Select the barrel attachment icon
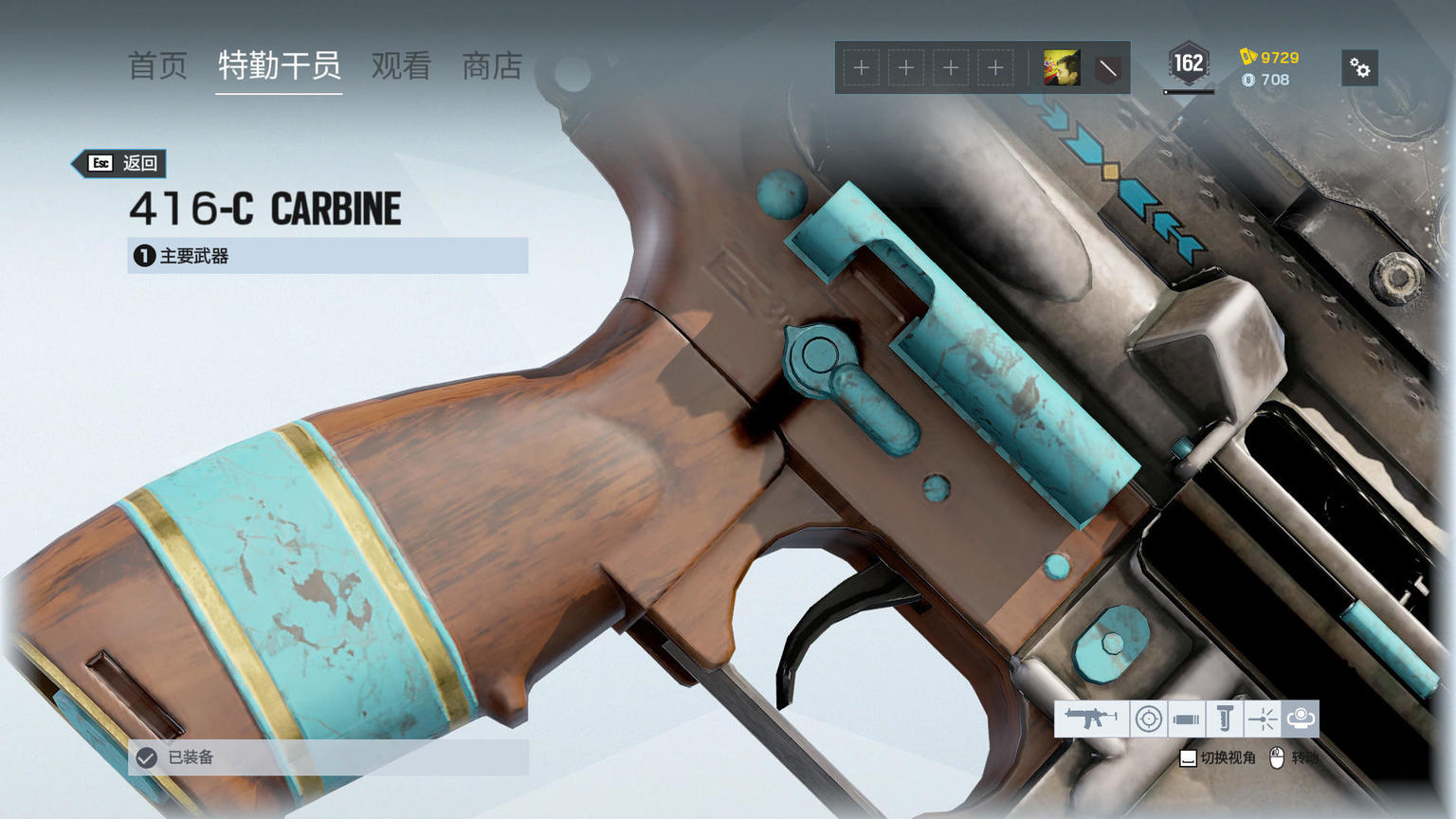Screen dimensions: 1456x819 tap(1186, 719)
